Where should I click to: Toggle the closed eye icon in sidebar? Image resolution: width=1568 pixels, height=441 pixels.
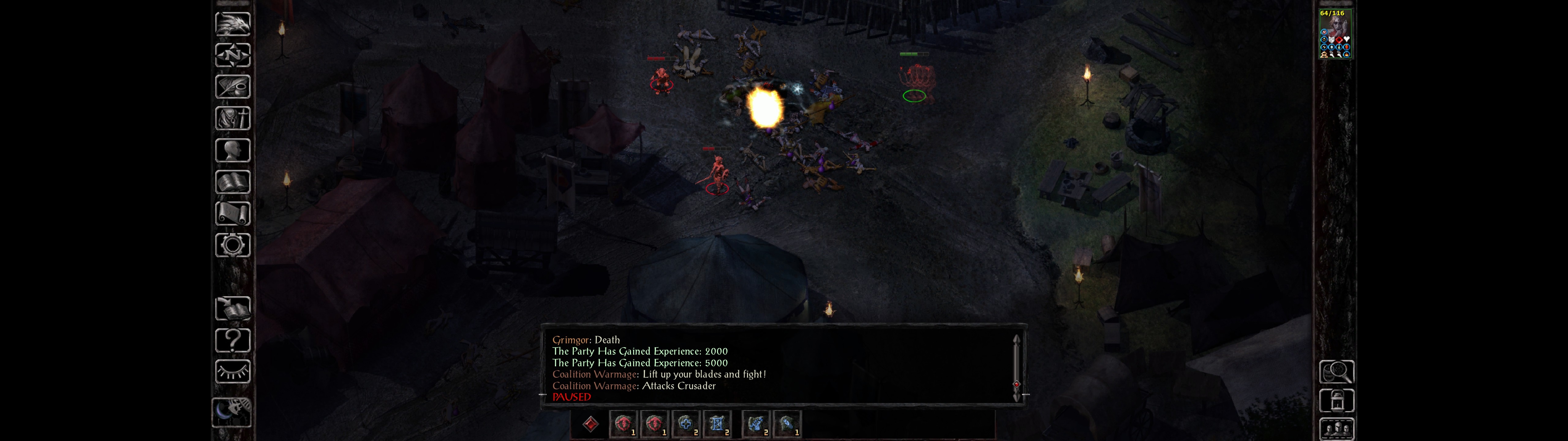(x=232, y=371)
